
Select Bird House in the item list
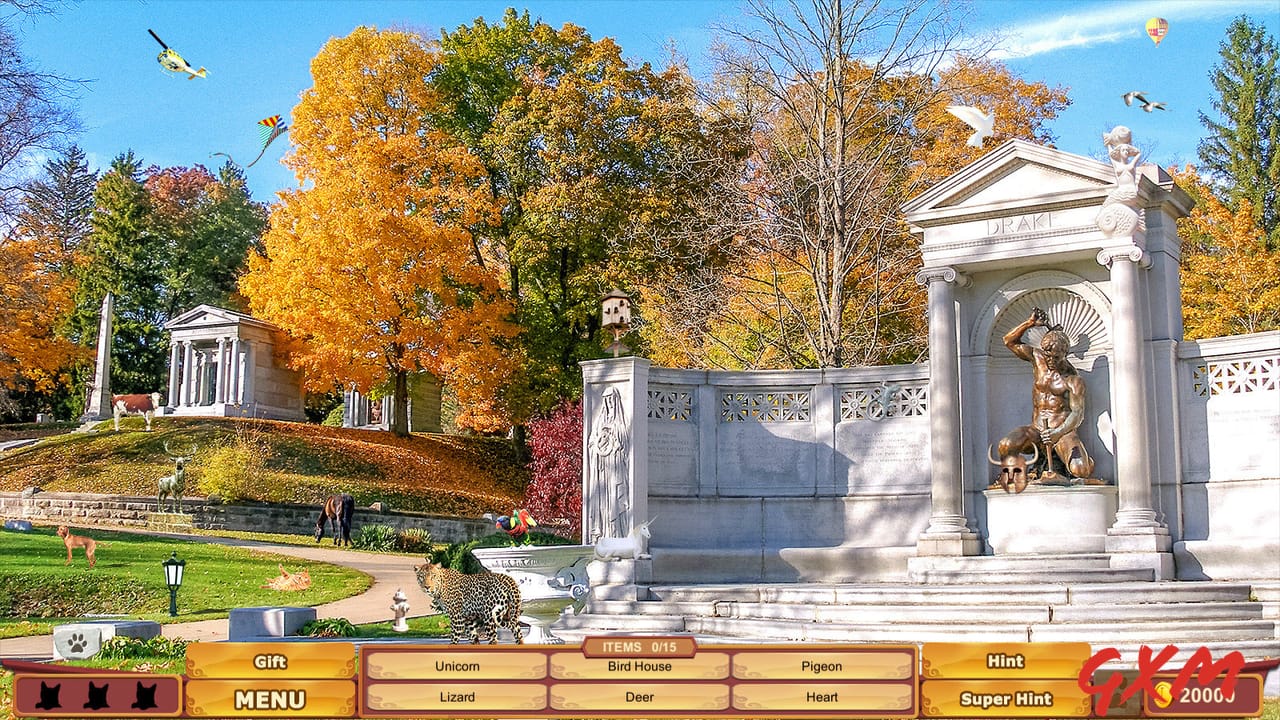click(639, 668)
